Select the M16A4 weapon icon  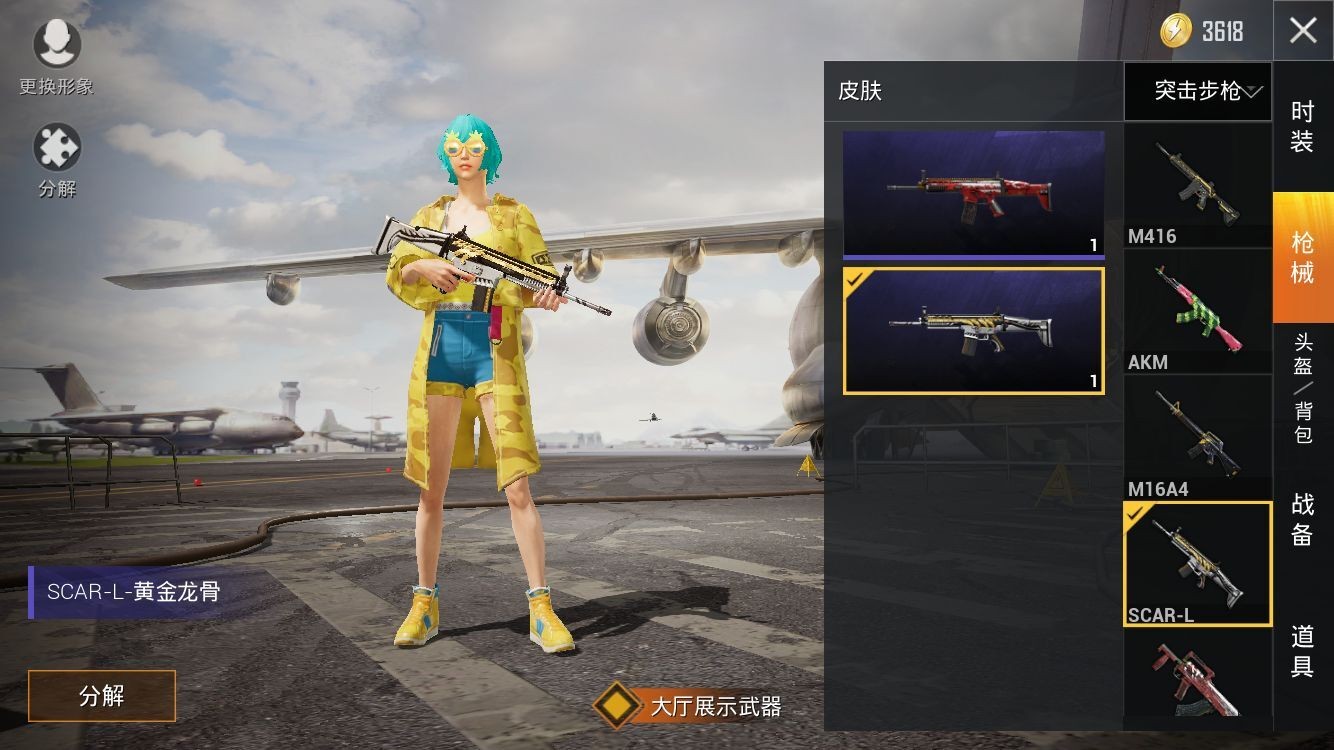click(x=1197, y=433)
